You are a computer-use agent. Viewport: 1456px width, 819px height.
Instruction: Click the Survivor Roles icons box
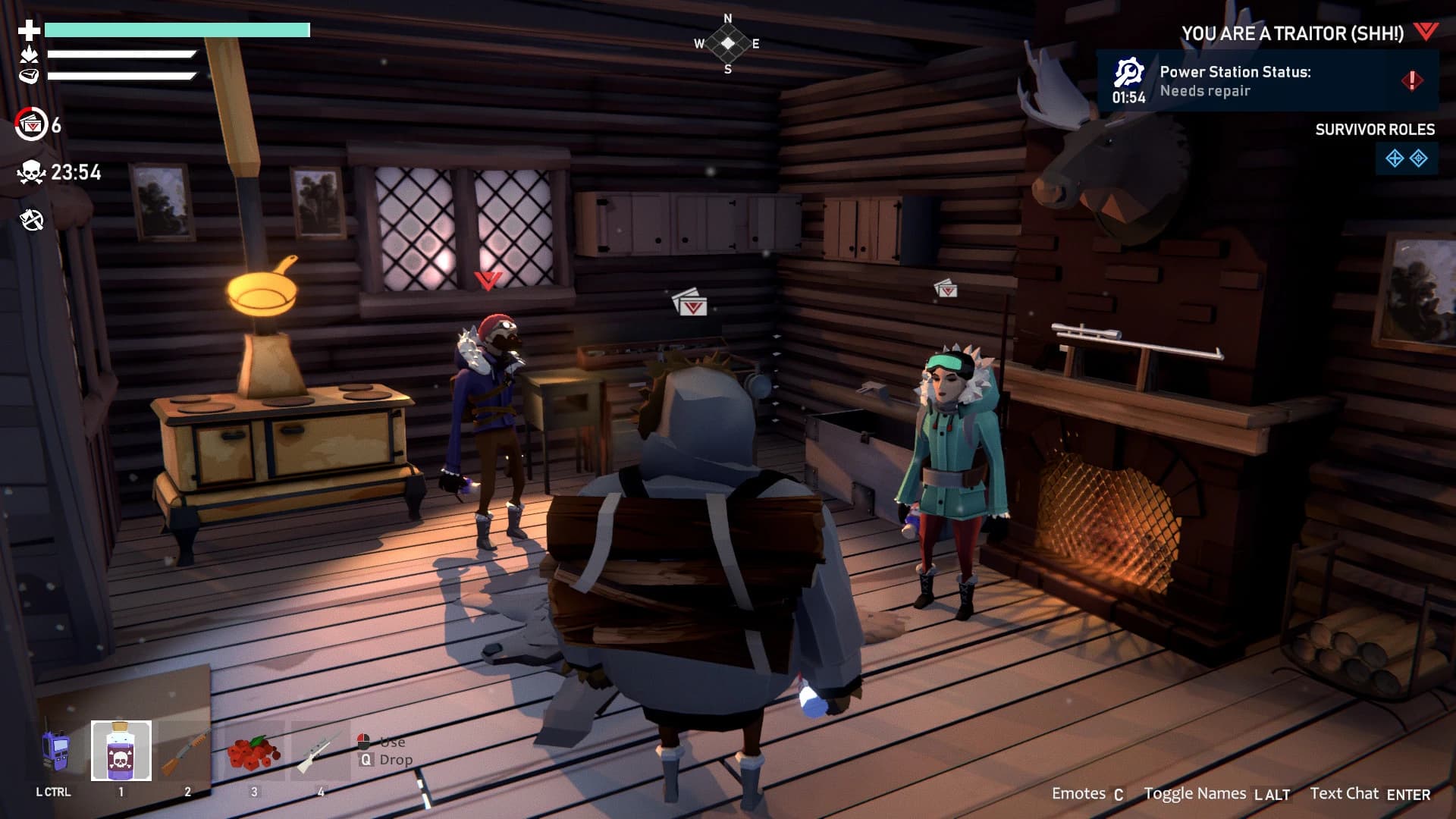1406,158
